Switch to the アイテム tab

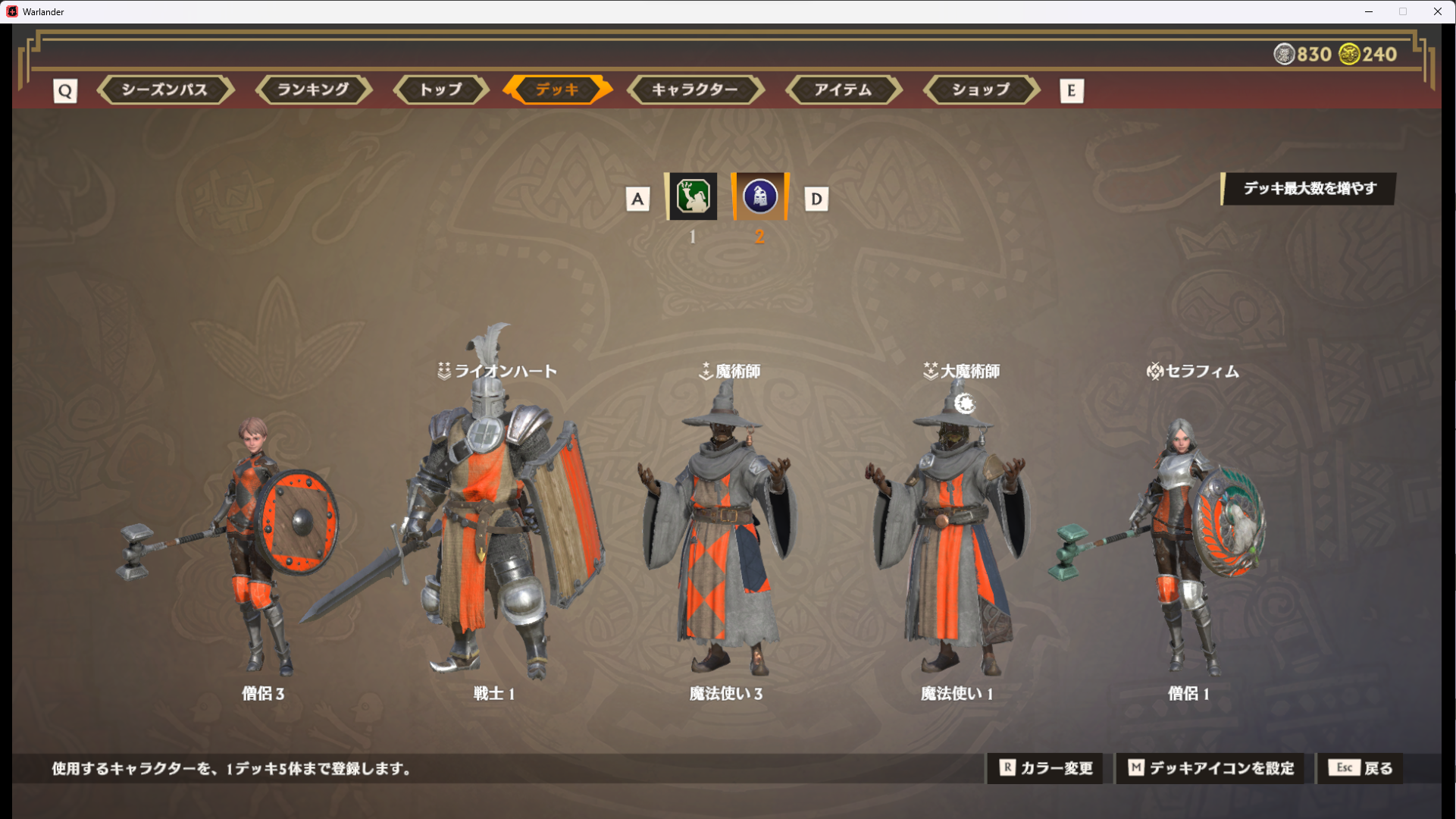click(843, 89)
